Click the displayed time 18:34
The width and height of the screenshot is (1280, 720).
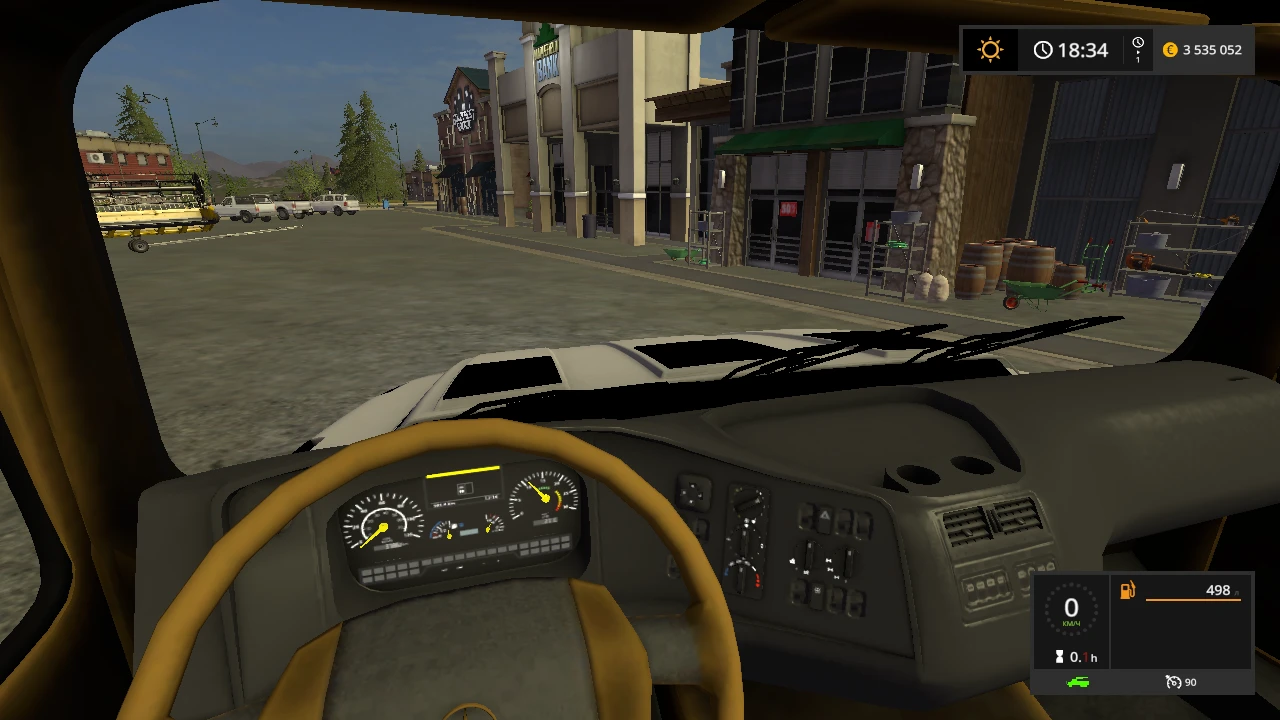[x=1082, y=48]
